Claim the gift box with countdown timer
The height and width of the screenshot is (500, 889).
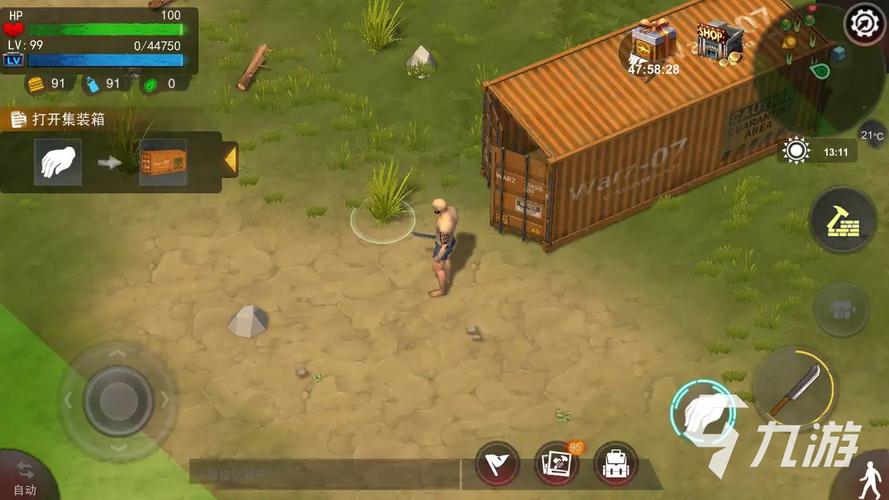(x=654, y=42)
